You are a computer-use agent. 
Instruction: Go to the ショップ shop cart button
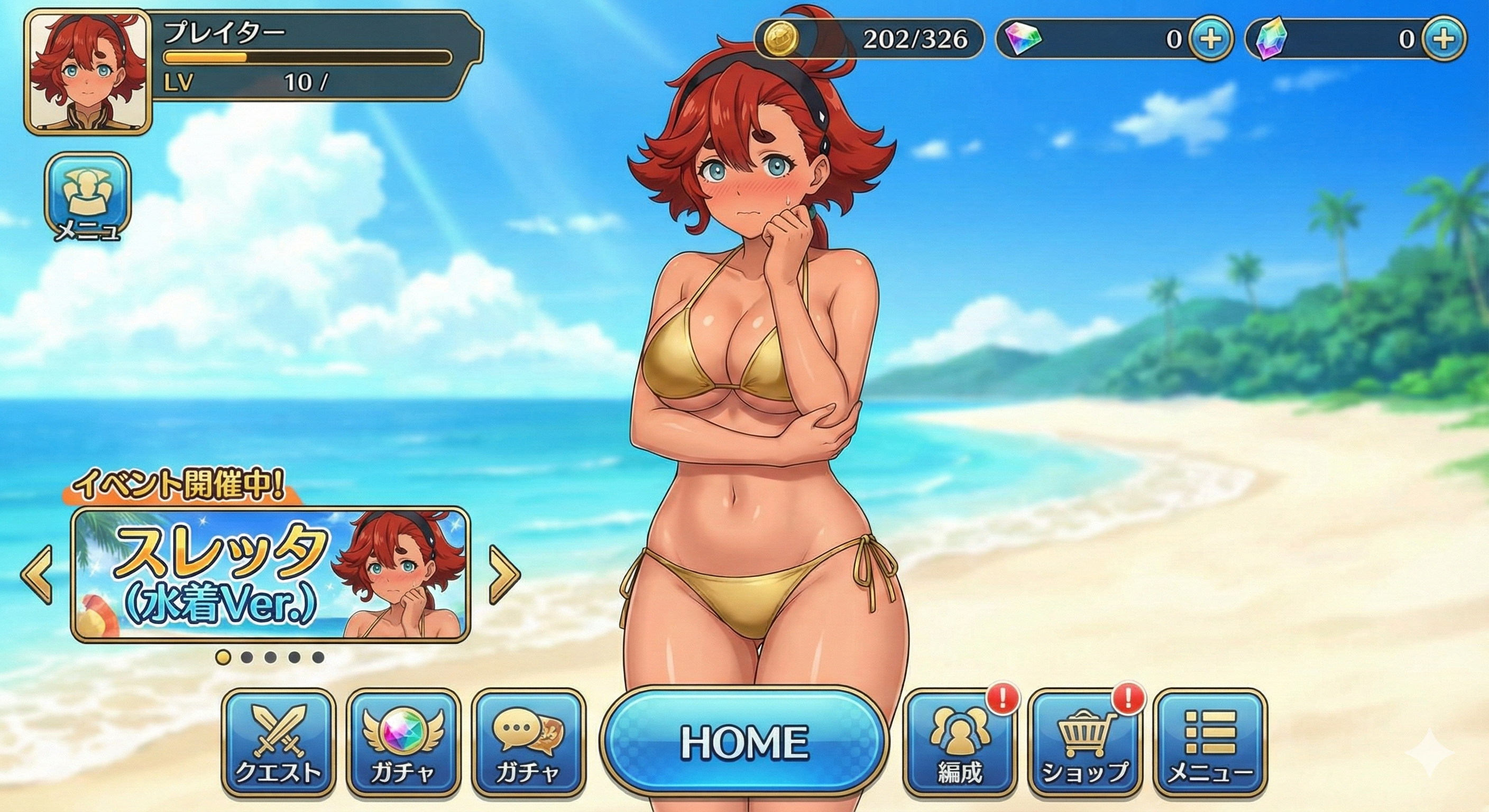[x=1084, y=742]
